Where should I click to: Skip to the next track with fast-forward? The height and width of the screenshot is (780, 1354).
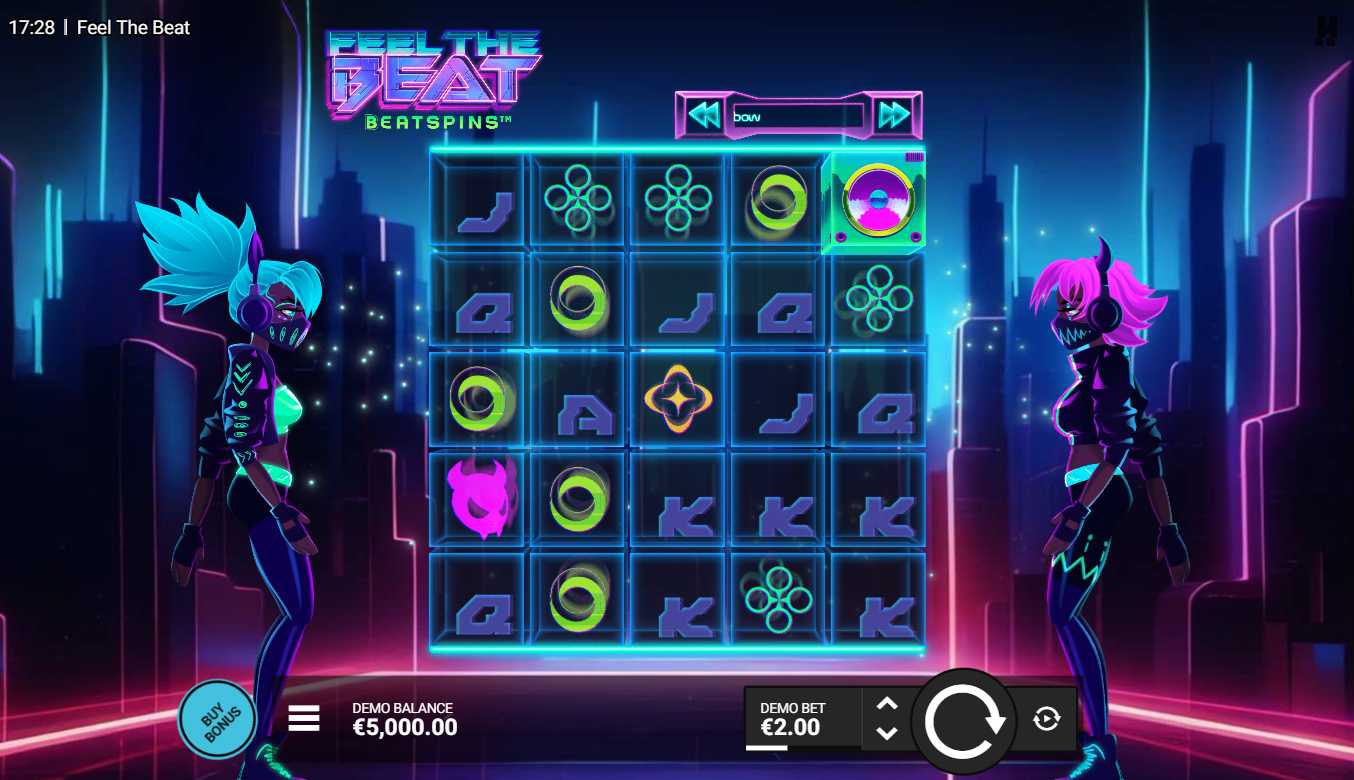pos(893,116)
